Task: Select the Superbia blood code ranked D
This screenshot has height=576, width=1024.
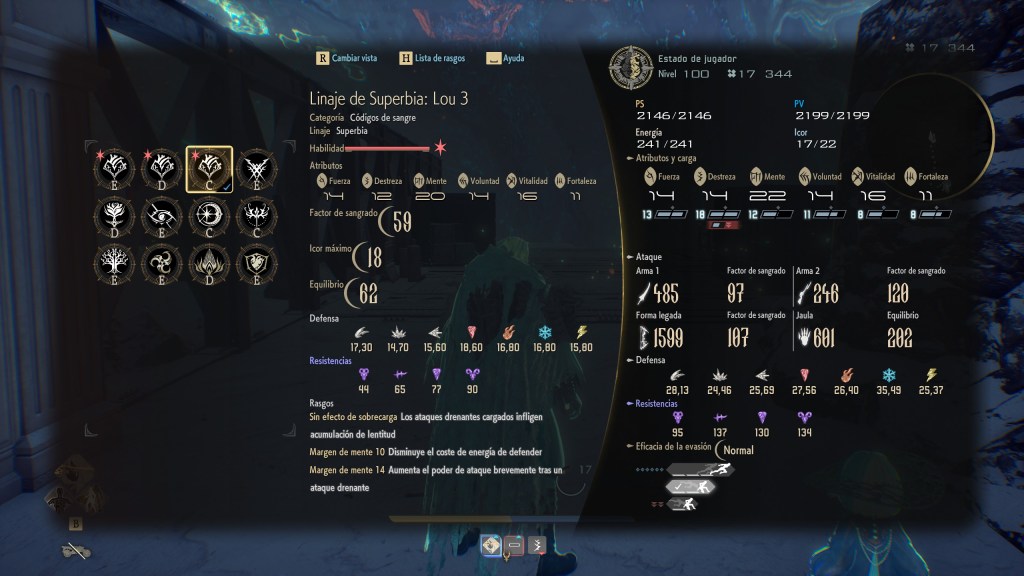Action: click(x=162, y=168)
